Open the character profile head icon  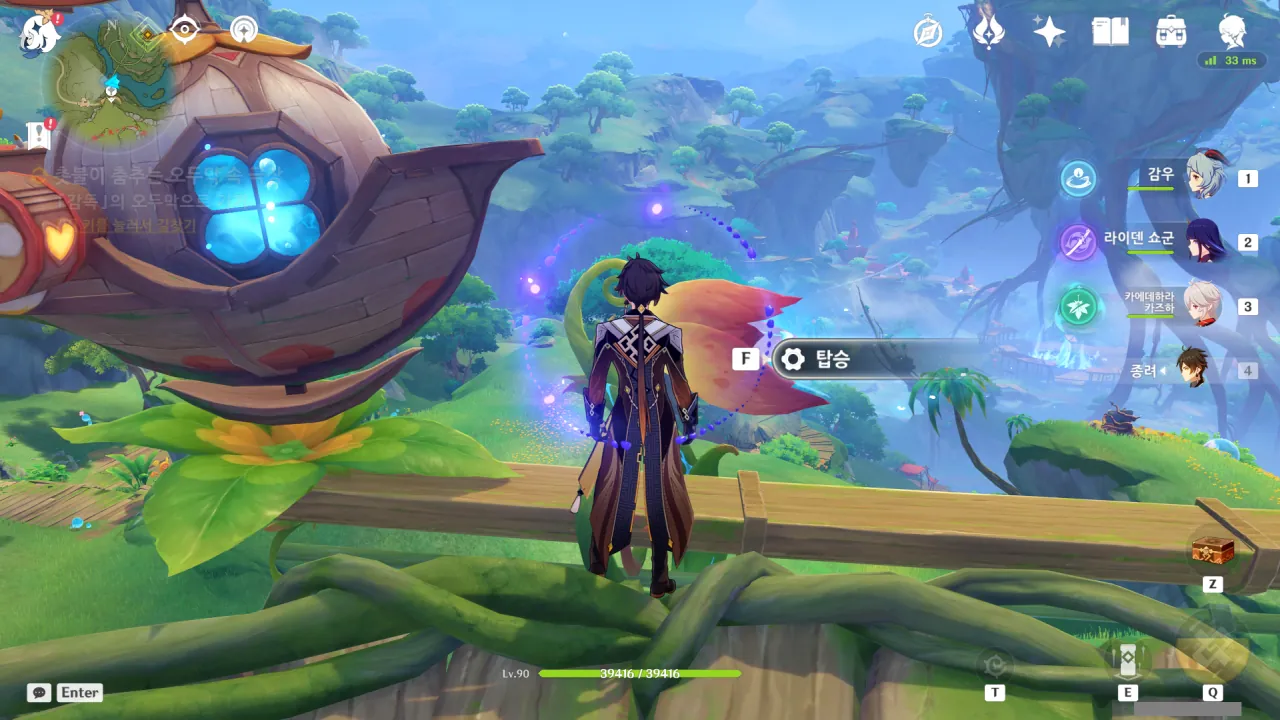point(1232,32)
